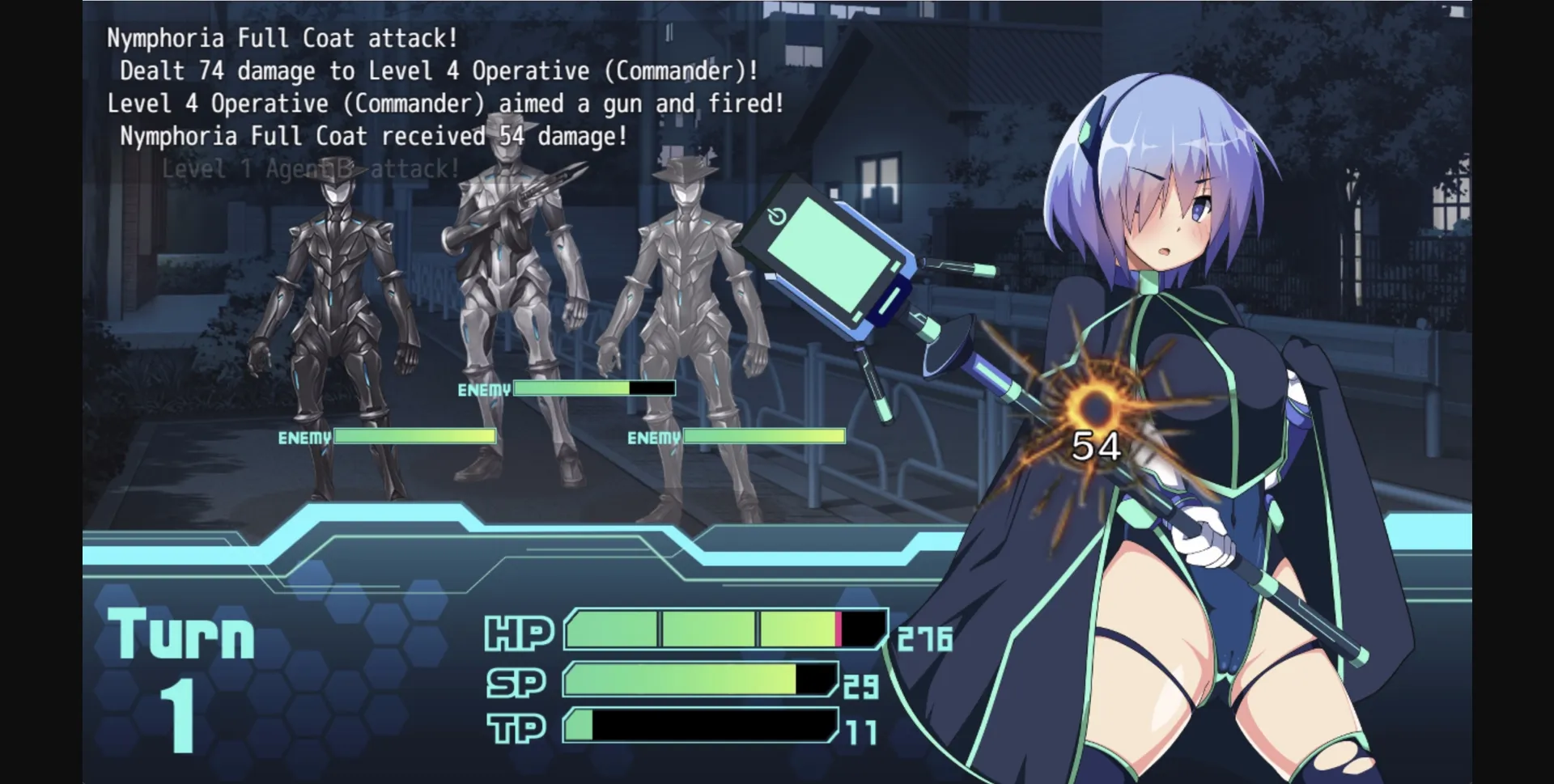The image size is (1554, 784).
Task: Toggle the right enemy's ENEMY health bar
Action: click(765, 438)
